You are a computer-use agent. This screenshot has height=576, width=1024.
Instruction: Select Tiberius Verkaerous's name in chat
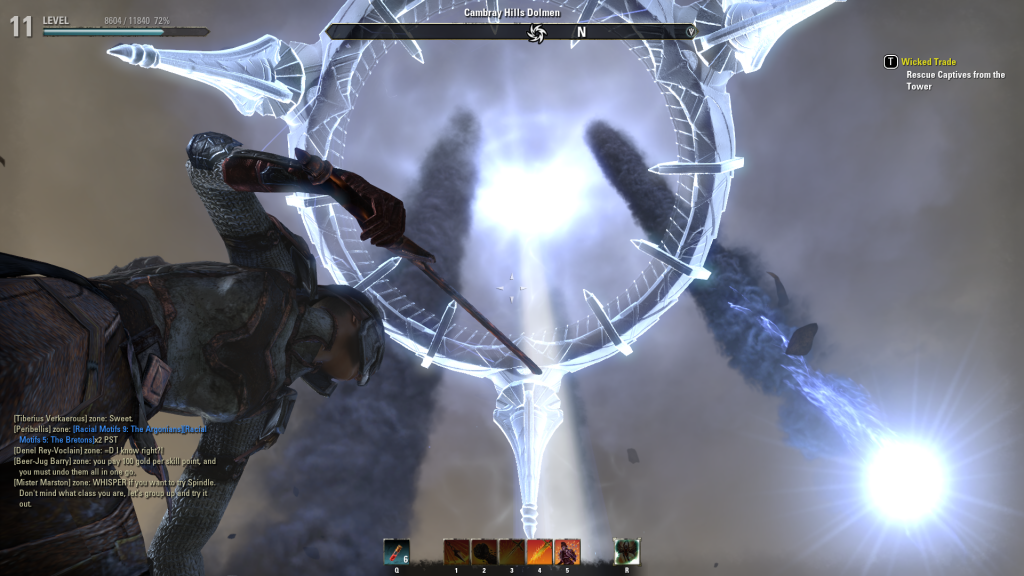point(50,418)
